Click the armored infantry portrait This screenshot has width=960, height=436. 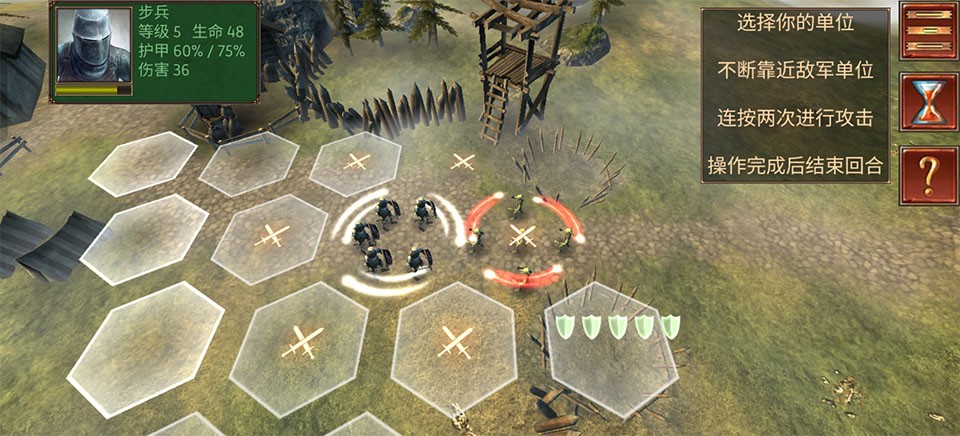(94, 46)
